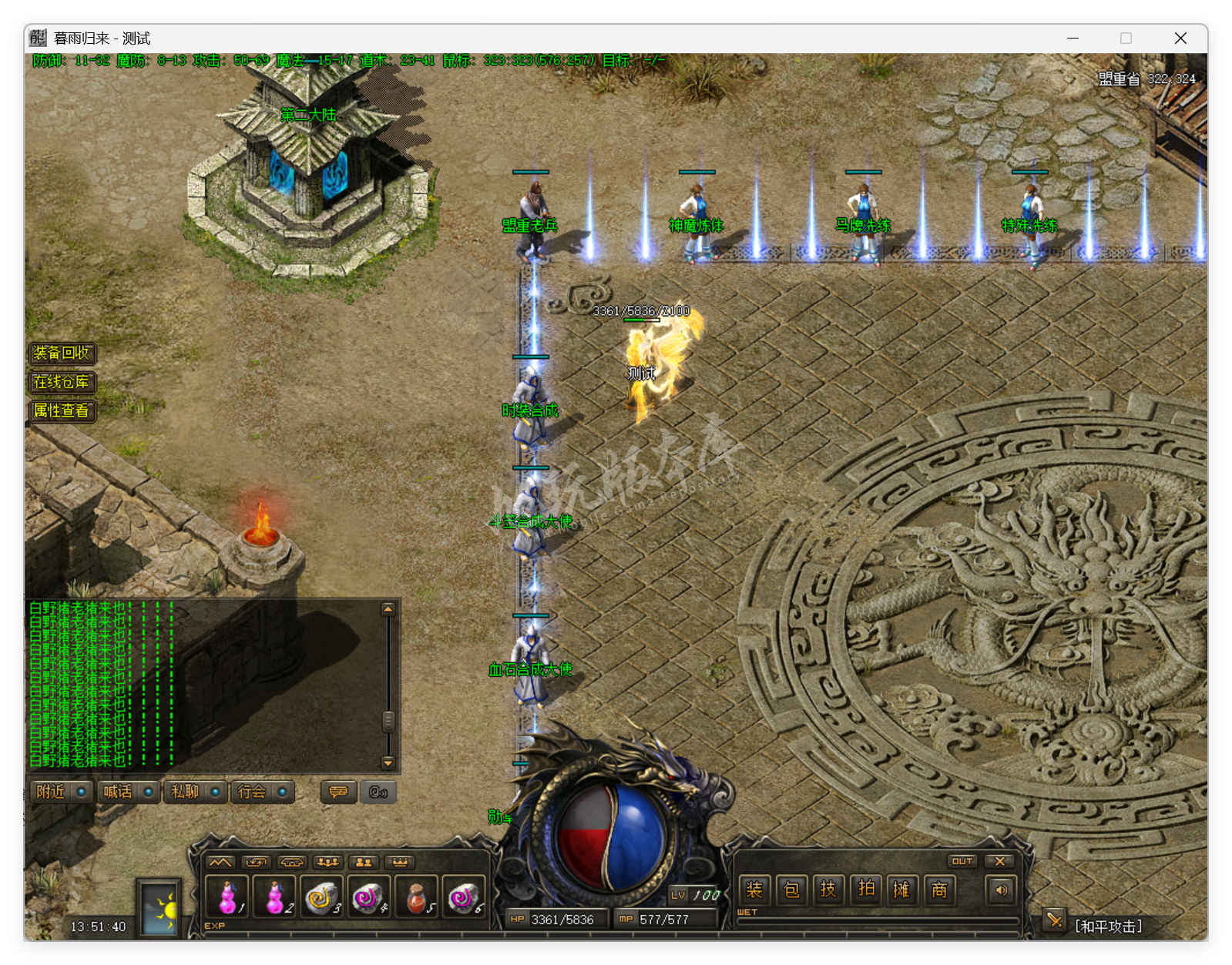Open the 装 equipment panel
The image size is (1232, 965).
pos(754,890)
